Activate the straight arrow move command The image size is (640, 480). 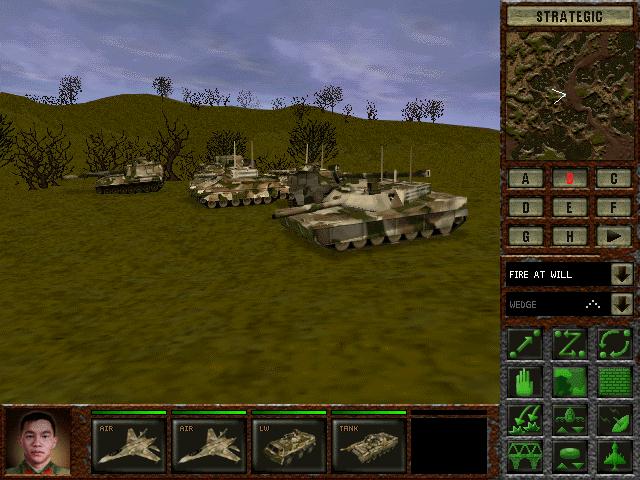point(525,343)
